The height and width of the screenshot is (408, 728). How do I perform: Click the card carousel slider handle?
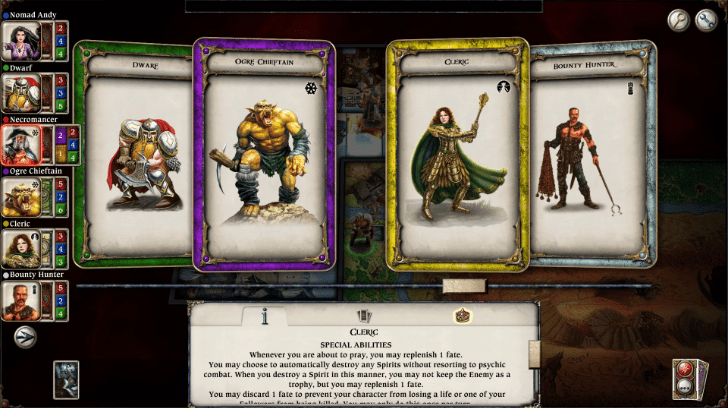(464, 286)
